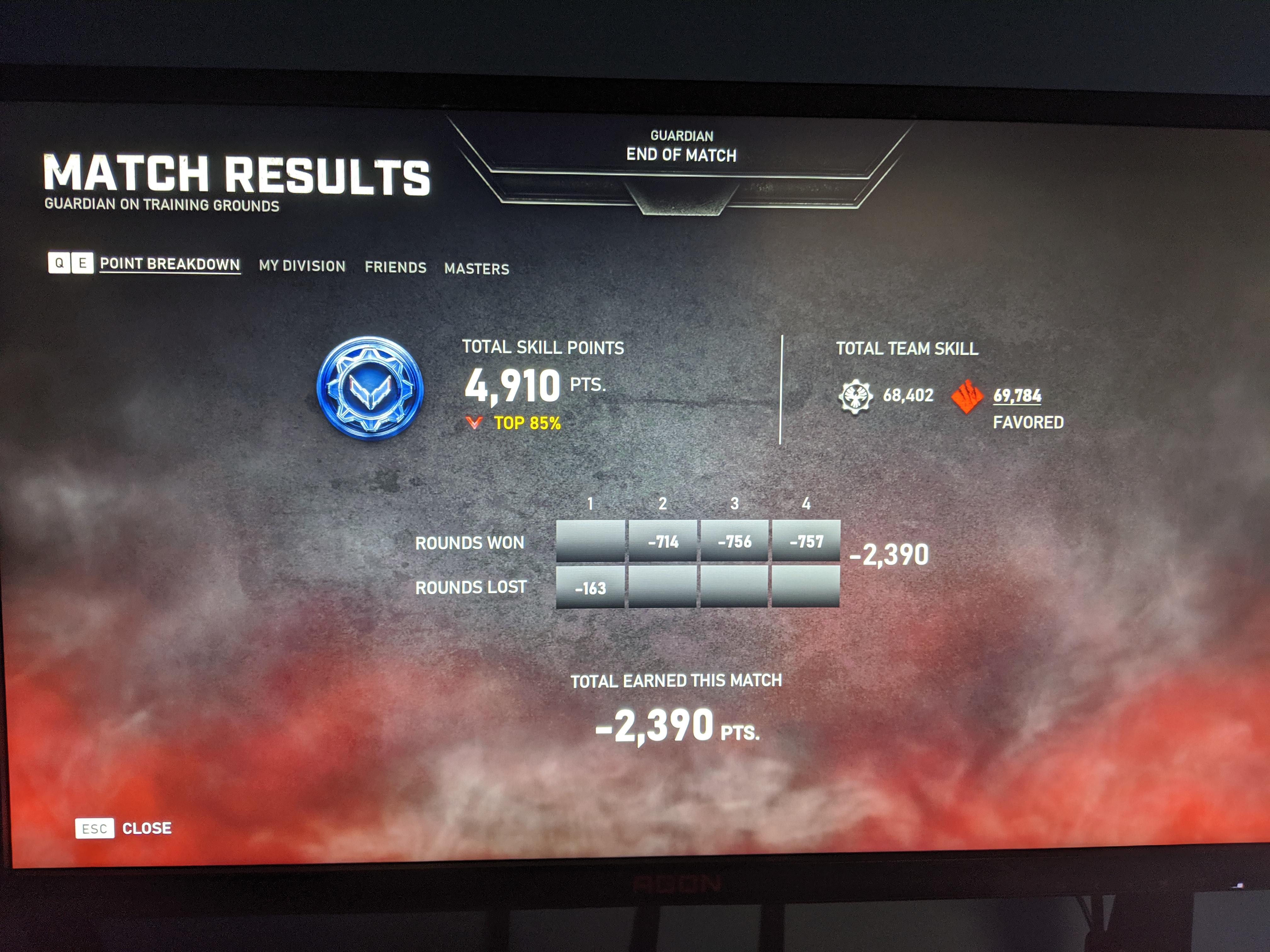Screen dimensions: 1270x952
Task: Click the red TOP 85% arrow indicator
Action: point(474,424)
